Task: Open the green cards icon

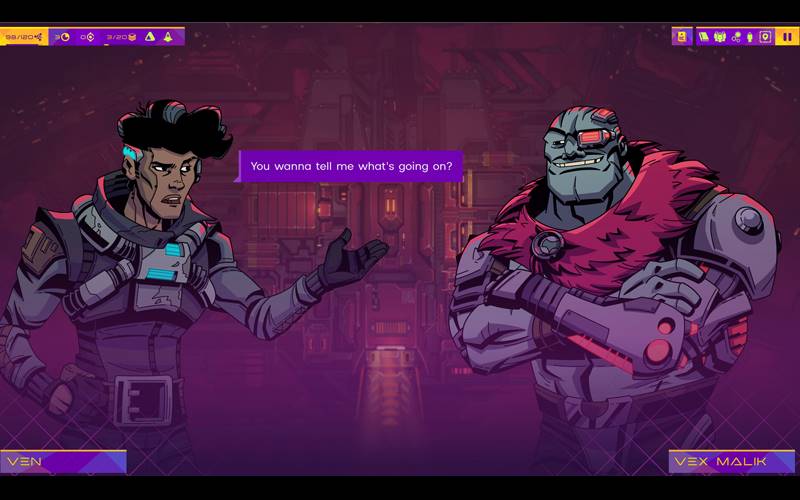Action: 703,37
